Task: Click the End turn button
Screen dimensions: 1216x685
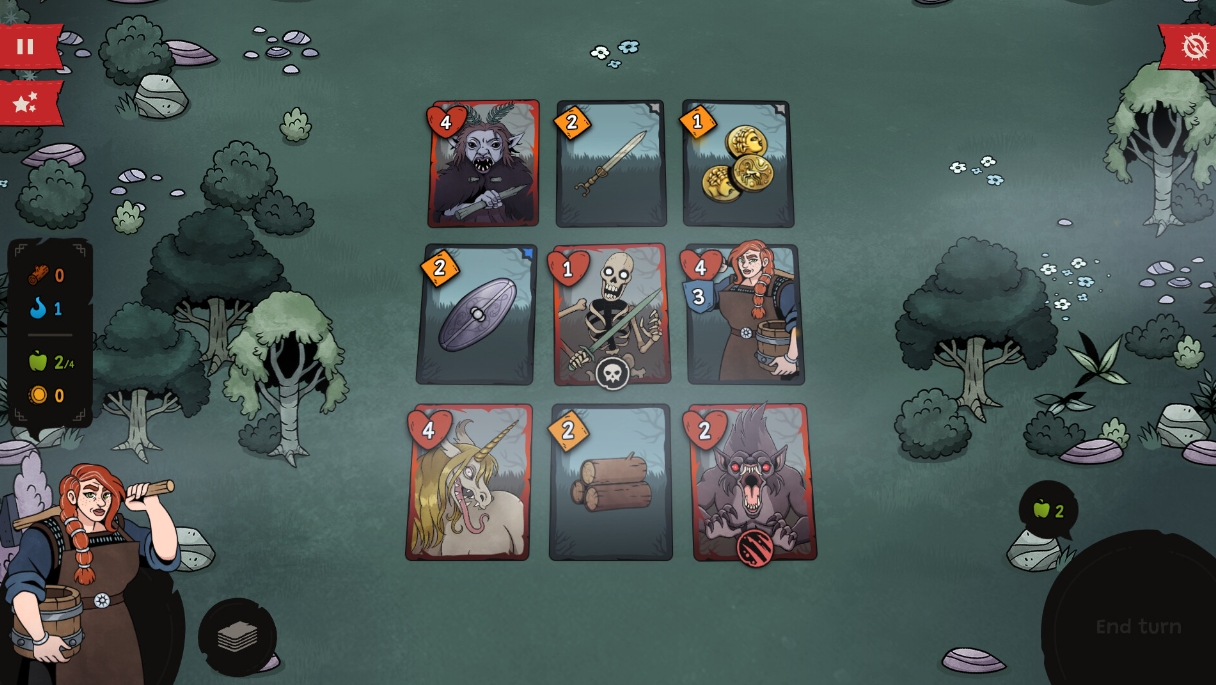Action: pos(1138,627)
